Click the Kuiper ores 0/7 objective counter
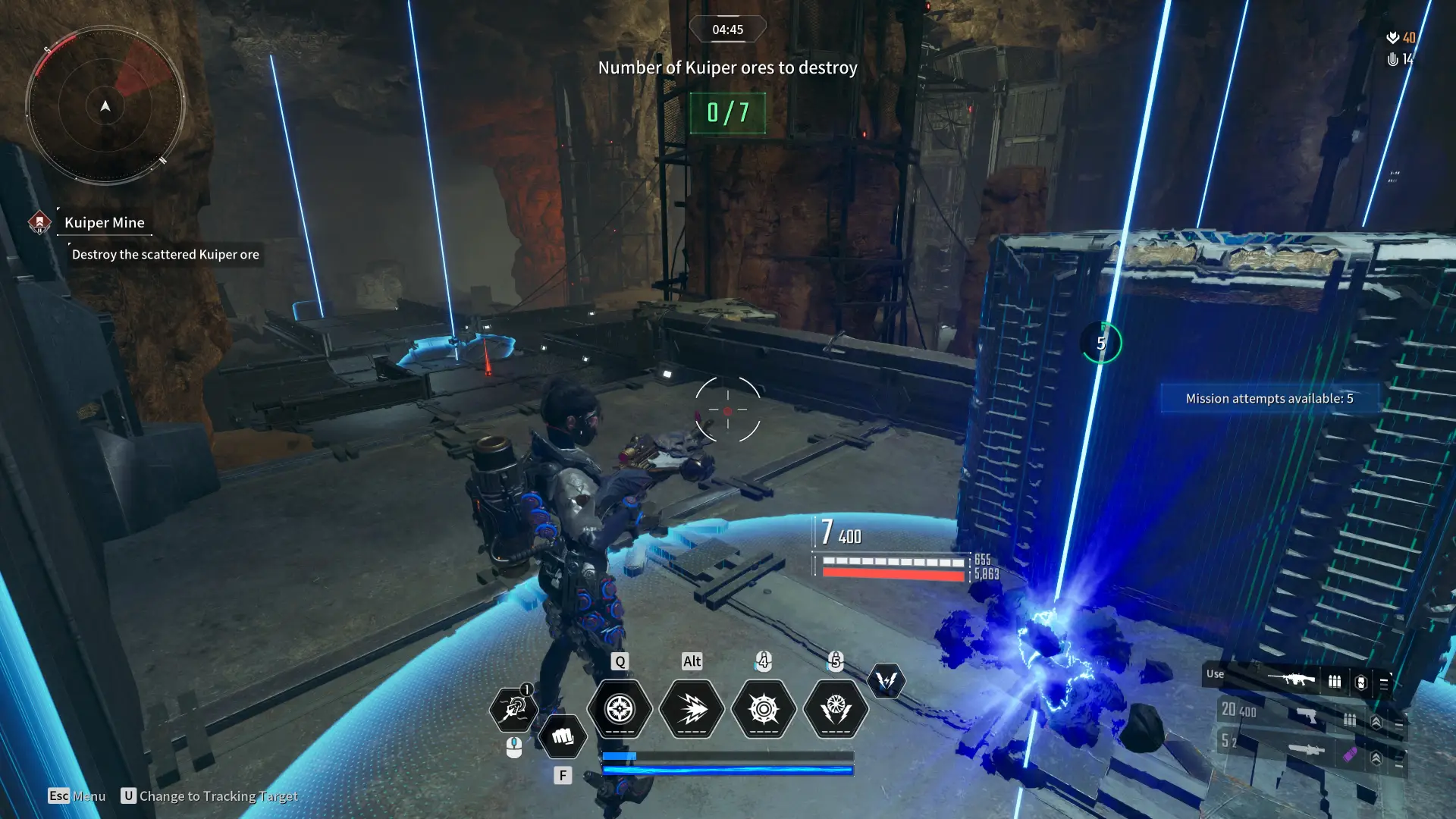Viewport: 1456px width, 819px height. [727, 113]
